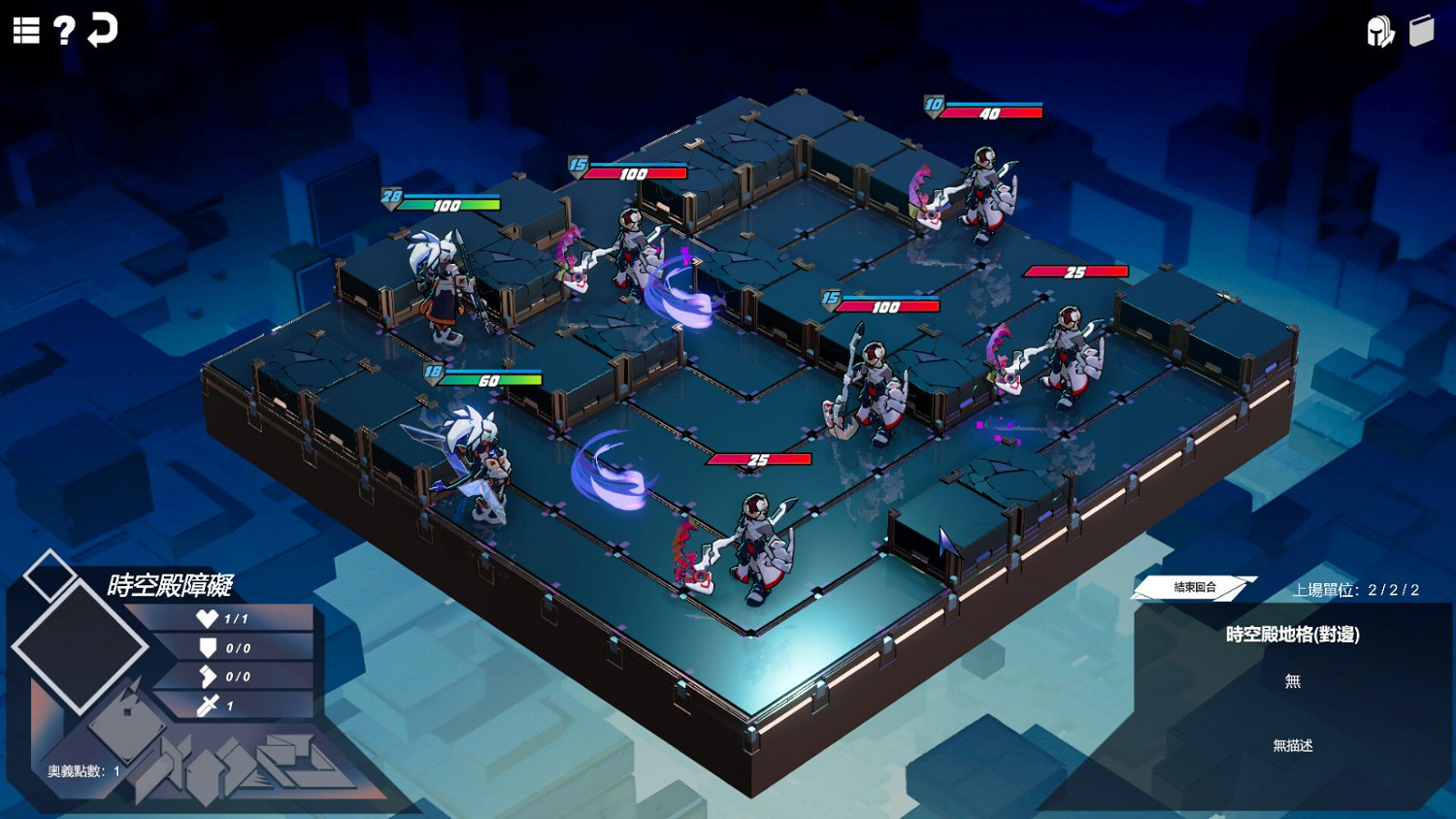
Task: Expand the large diamond unit portrait
Action: pos(83,645)
